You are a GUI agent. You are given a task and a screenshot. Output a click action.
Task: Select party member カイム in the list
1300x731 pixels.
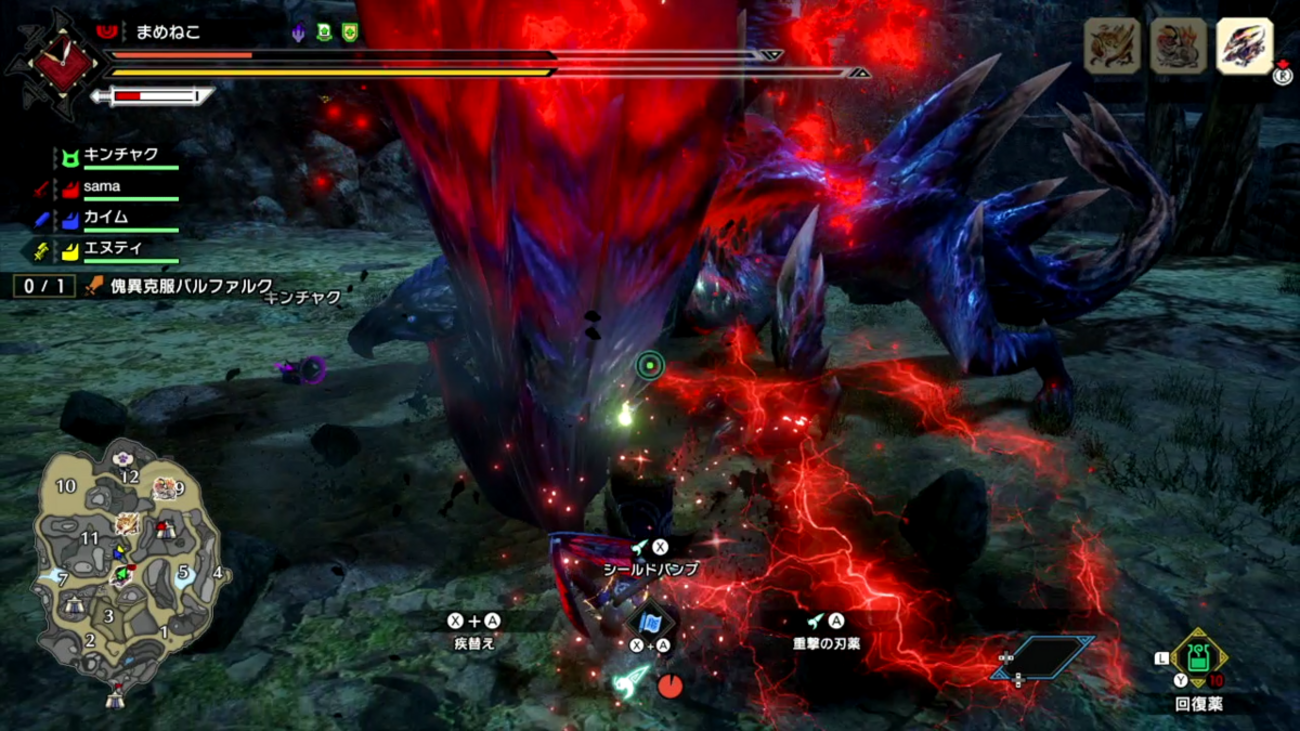click(105, 217)
